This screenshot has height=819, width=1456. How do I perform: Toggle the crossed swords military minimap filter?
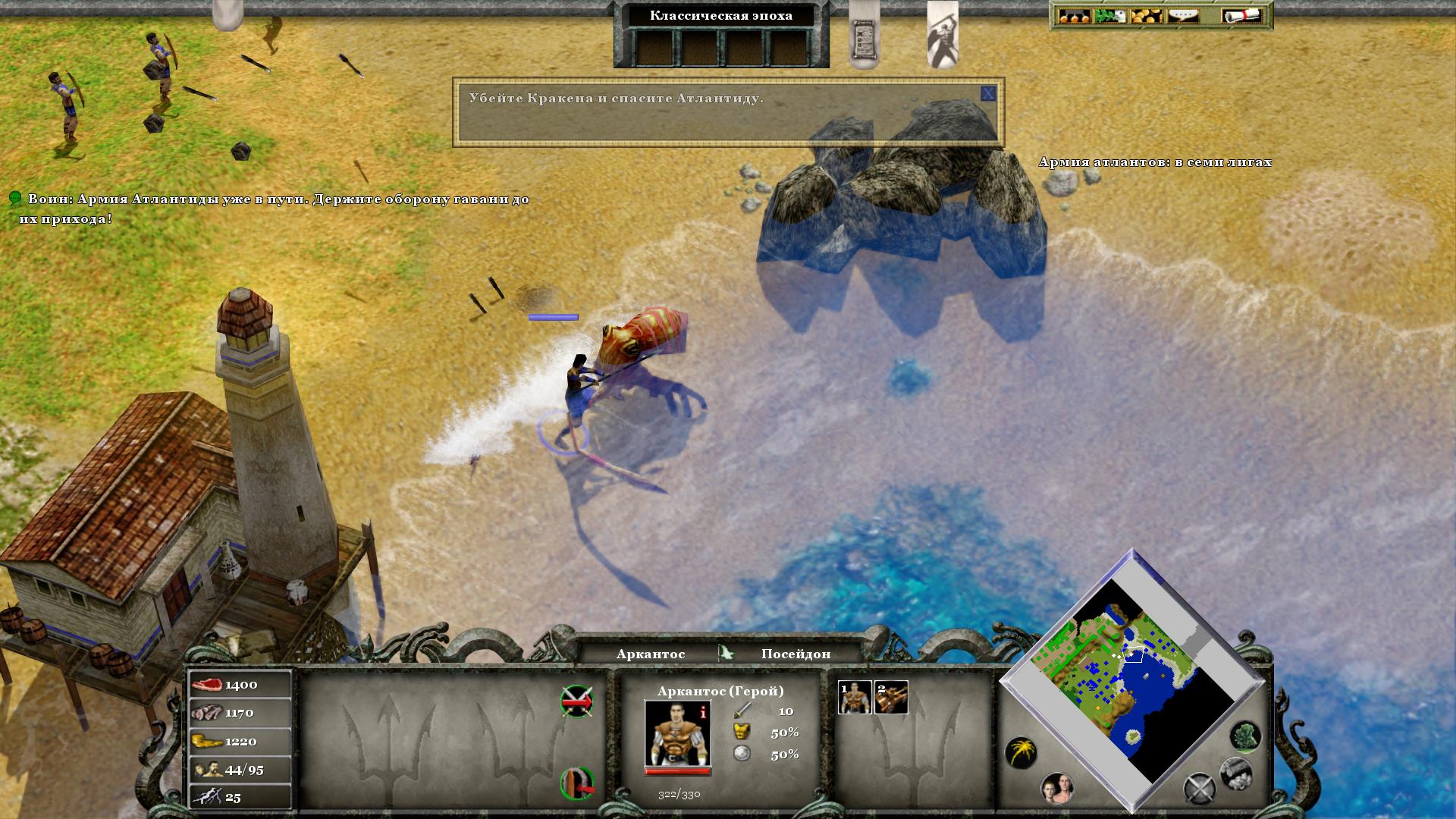click(x=1200, y=789)
